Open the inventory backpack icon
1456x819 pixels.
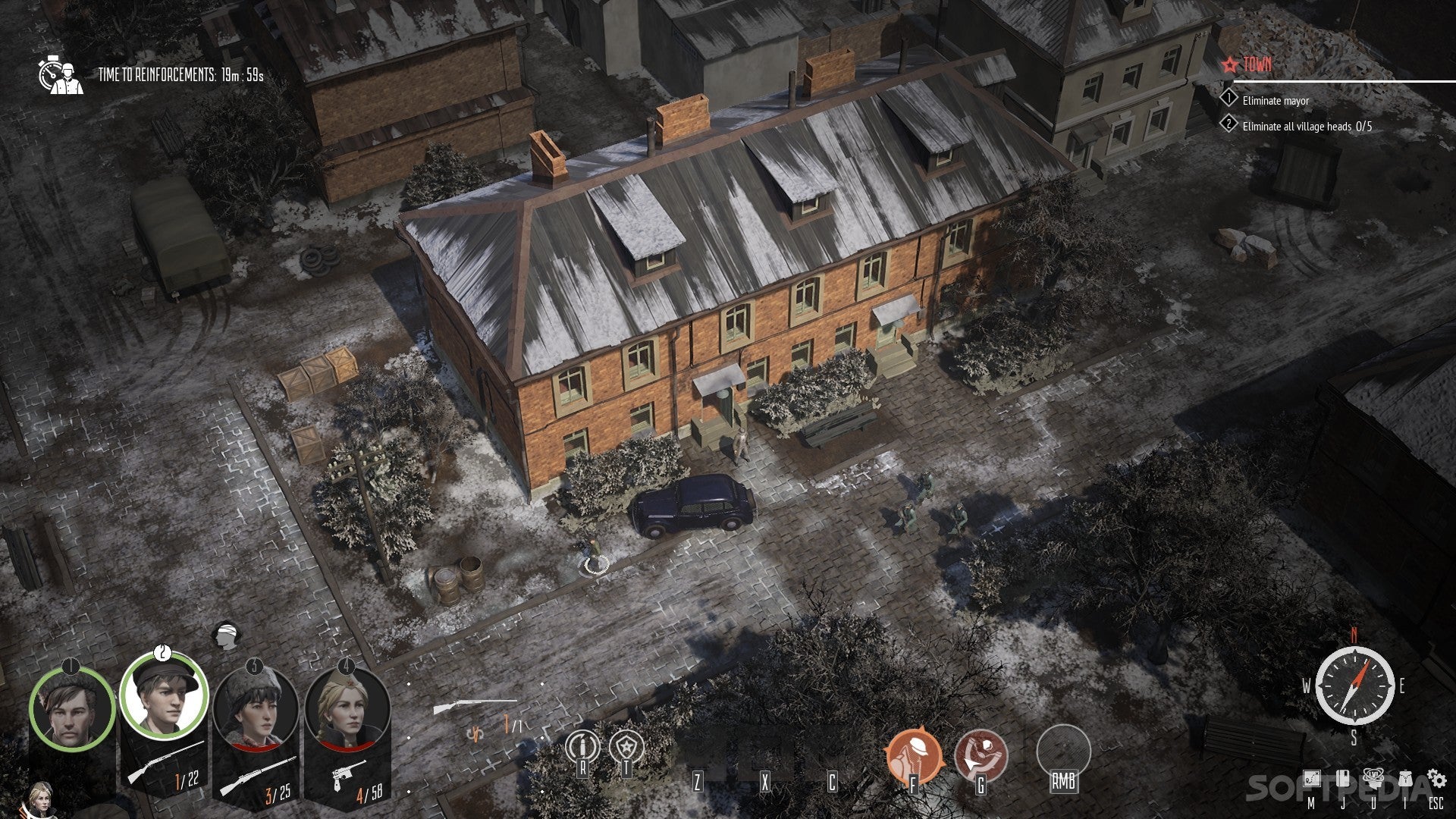pyautogui.click(x=1405, y=779)
